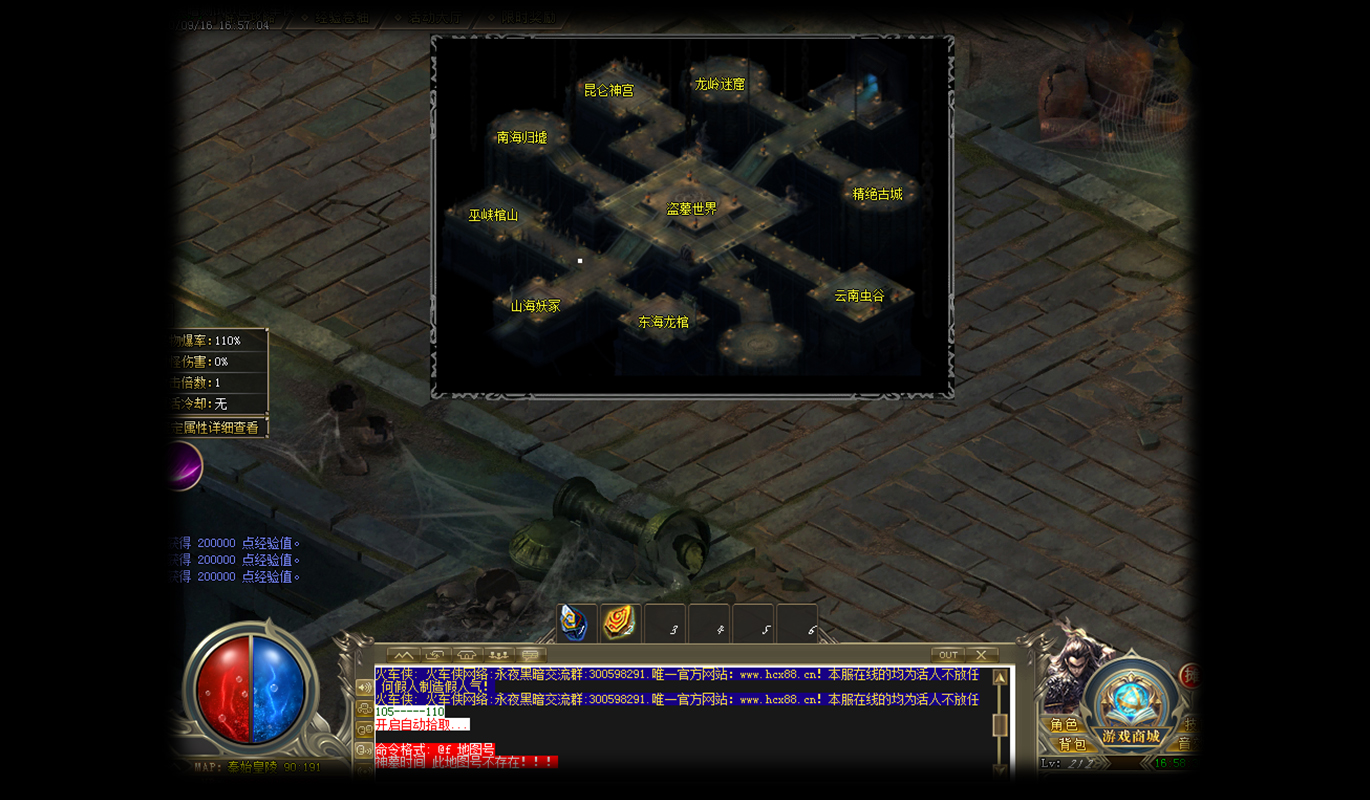Image resolution: width=1370 pixels, height=800 pixels.
Task: Travel to 昆仑神宫 on the map
Action: click(x=609, y=90)
